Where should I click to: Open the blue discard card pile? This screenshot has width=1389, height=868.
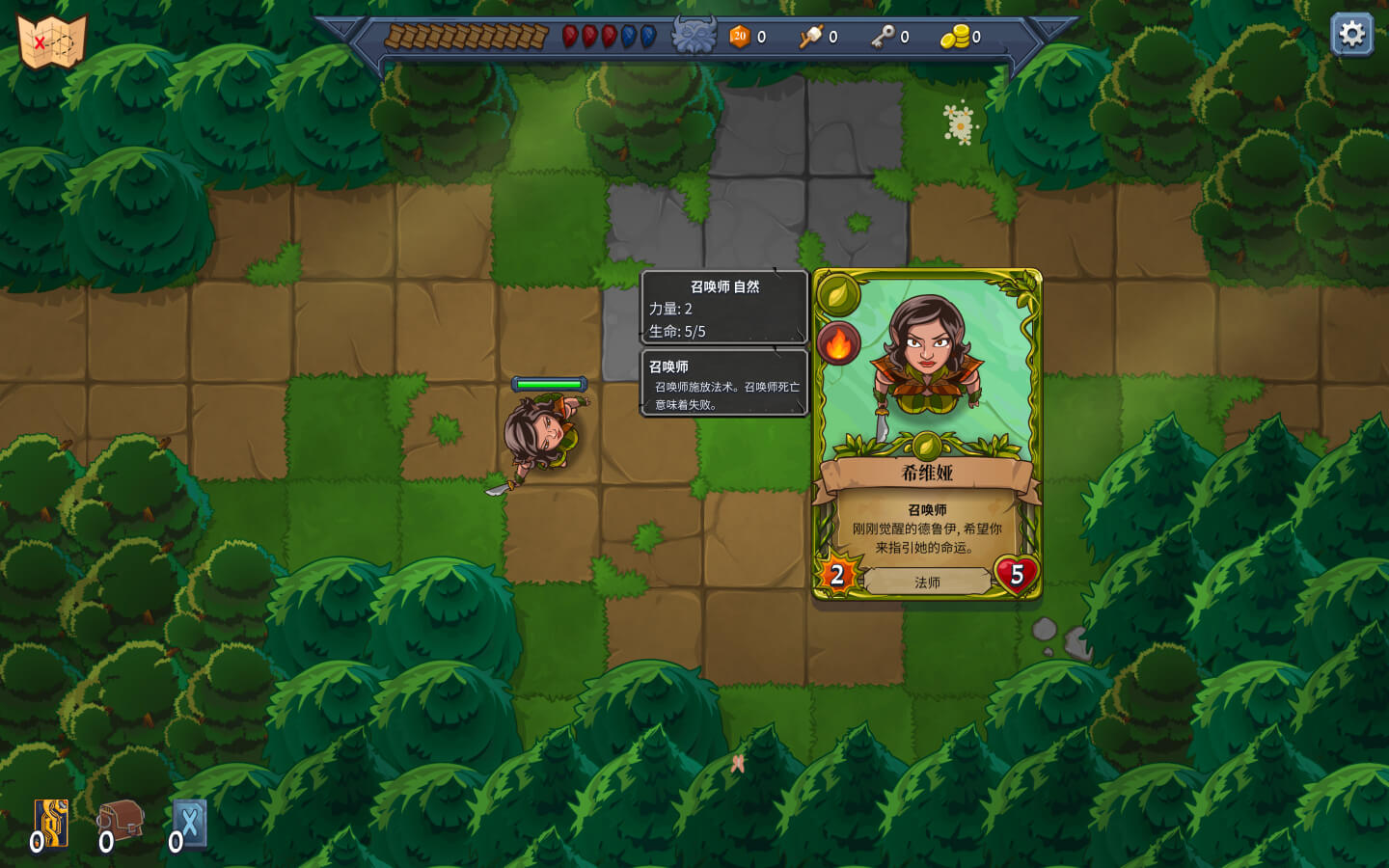190,824
